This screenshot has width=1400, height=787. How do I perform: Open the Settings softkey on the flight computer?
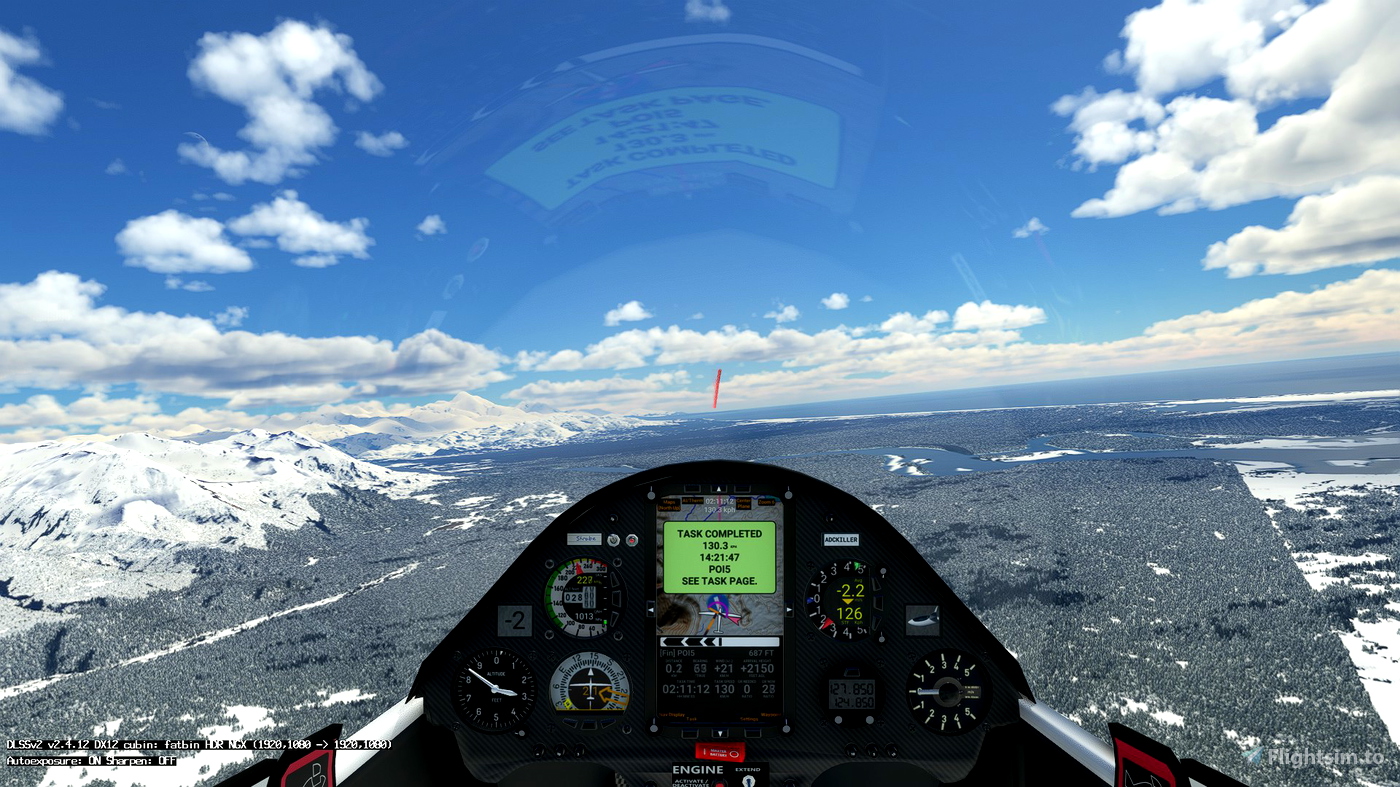(x=749, y=717)
